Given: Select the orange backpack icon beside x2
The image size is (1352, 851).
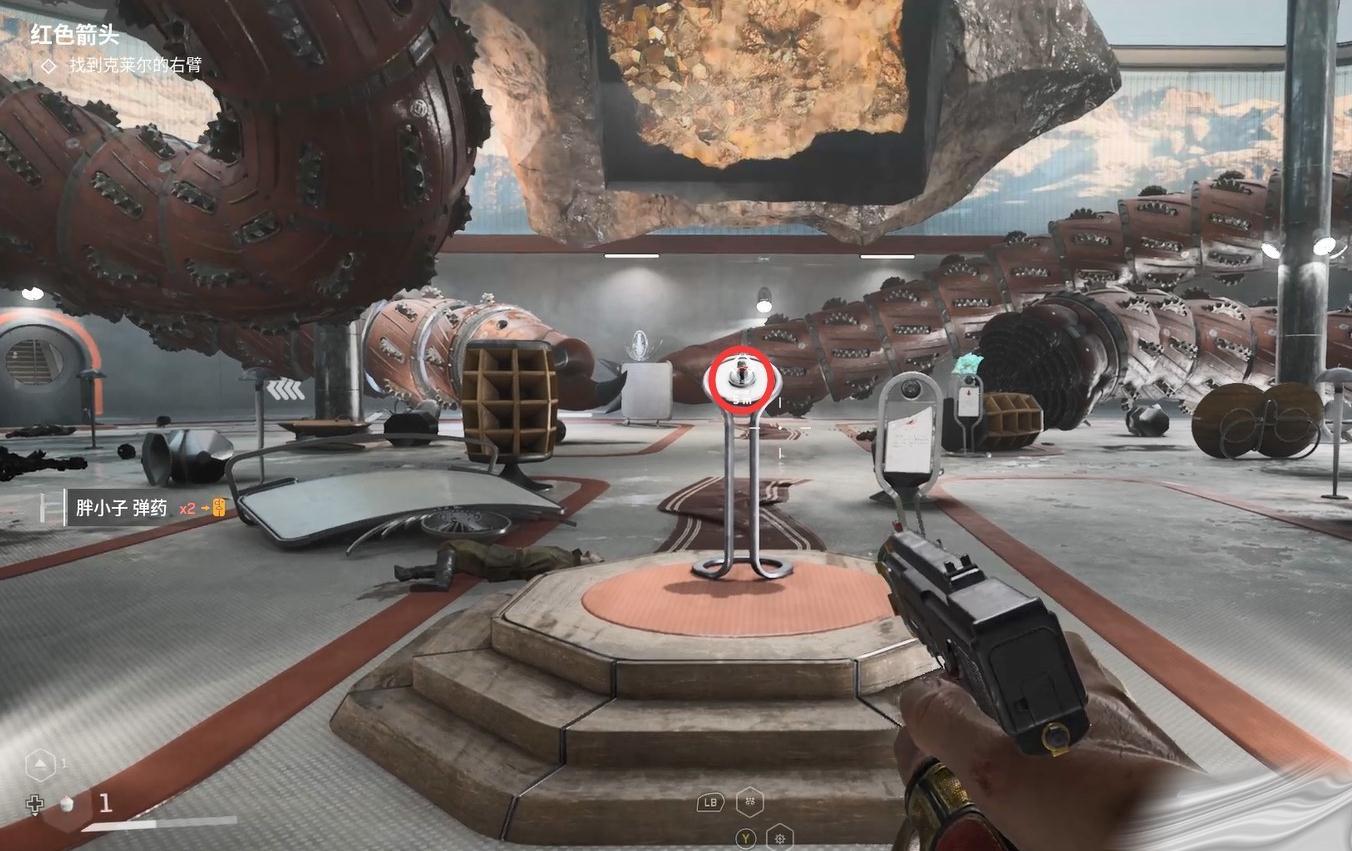Looking at the screenshot, I should click(220, 508).
